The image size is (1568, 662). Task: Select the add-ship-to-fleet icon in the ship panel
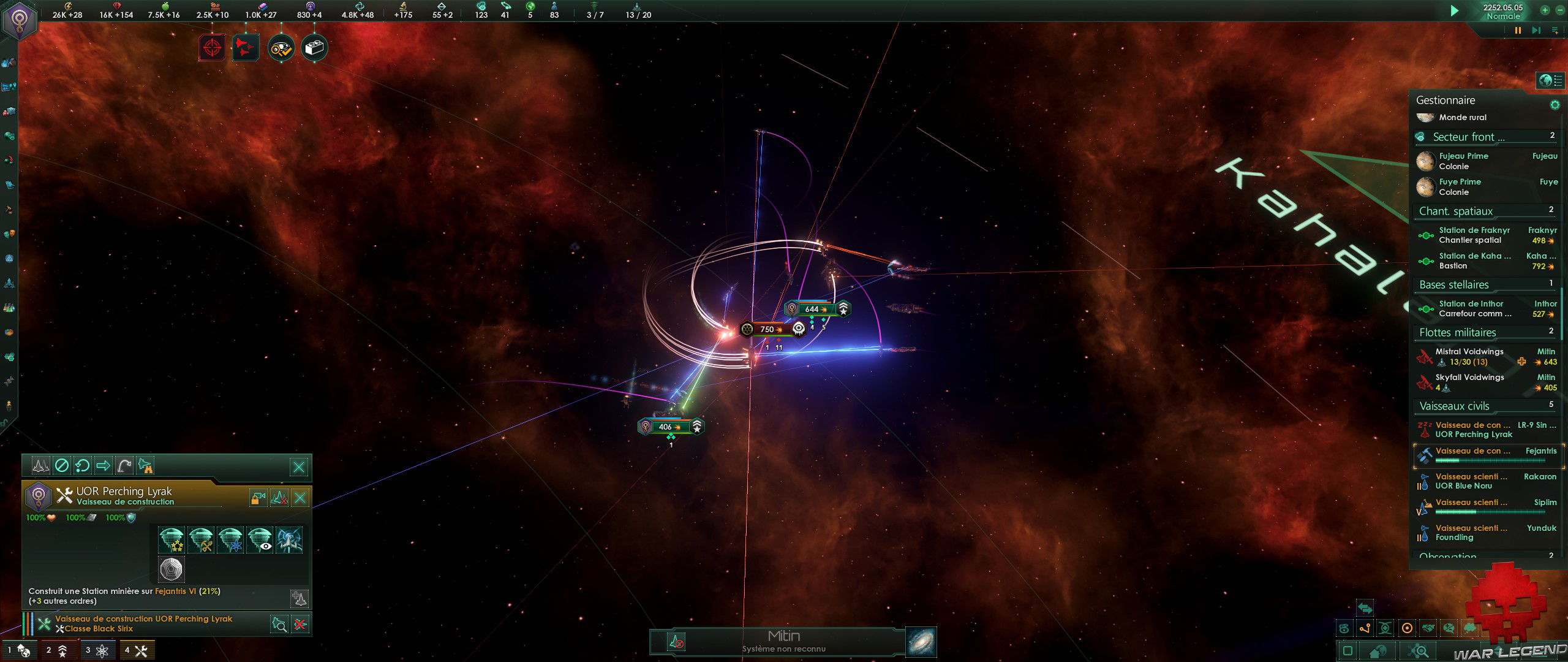coord(300,599)
